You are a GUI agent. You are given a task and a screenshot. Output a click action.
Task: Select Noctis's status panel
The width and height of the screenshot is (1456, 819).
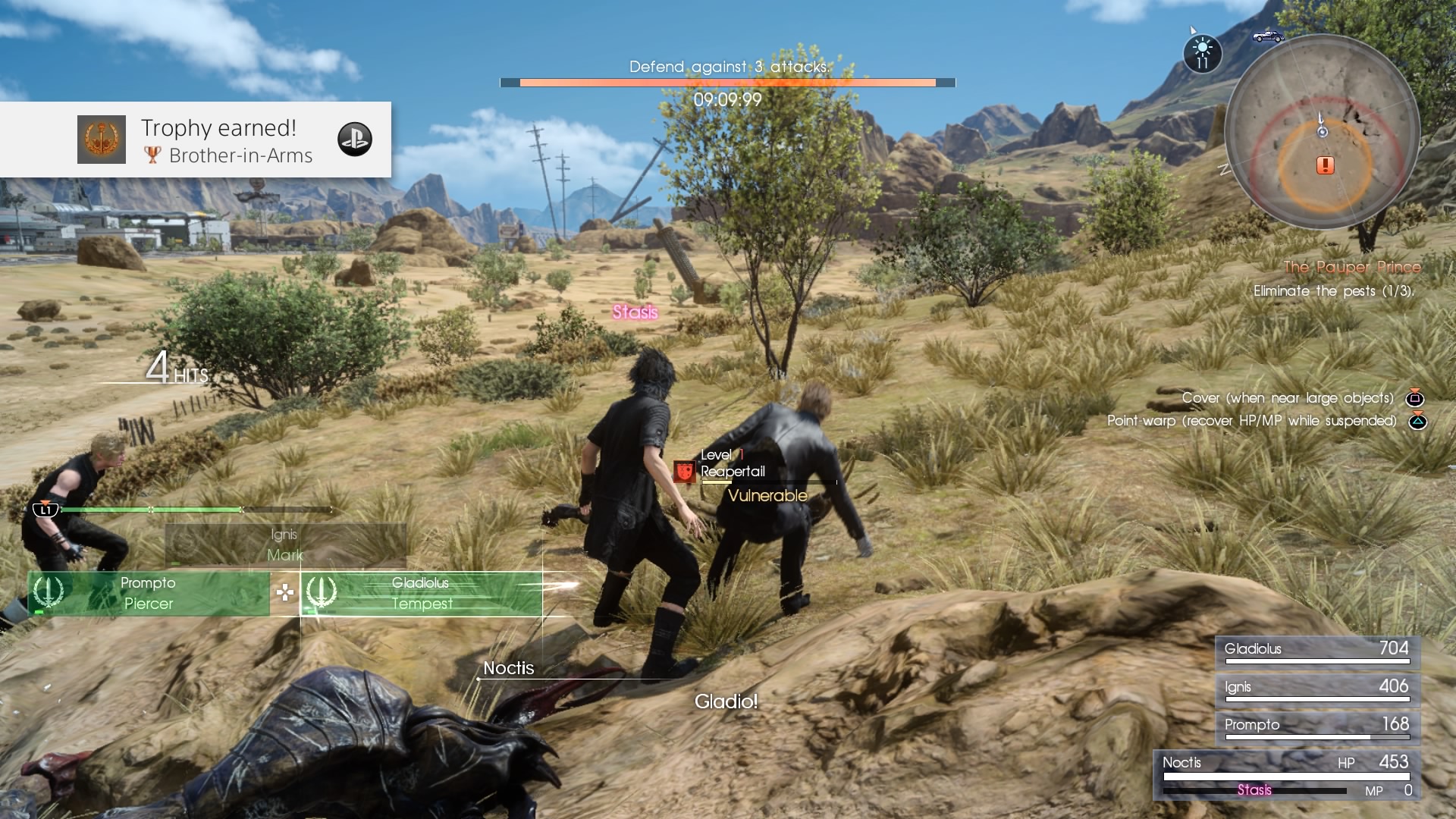click(1285, 775)
